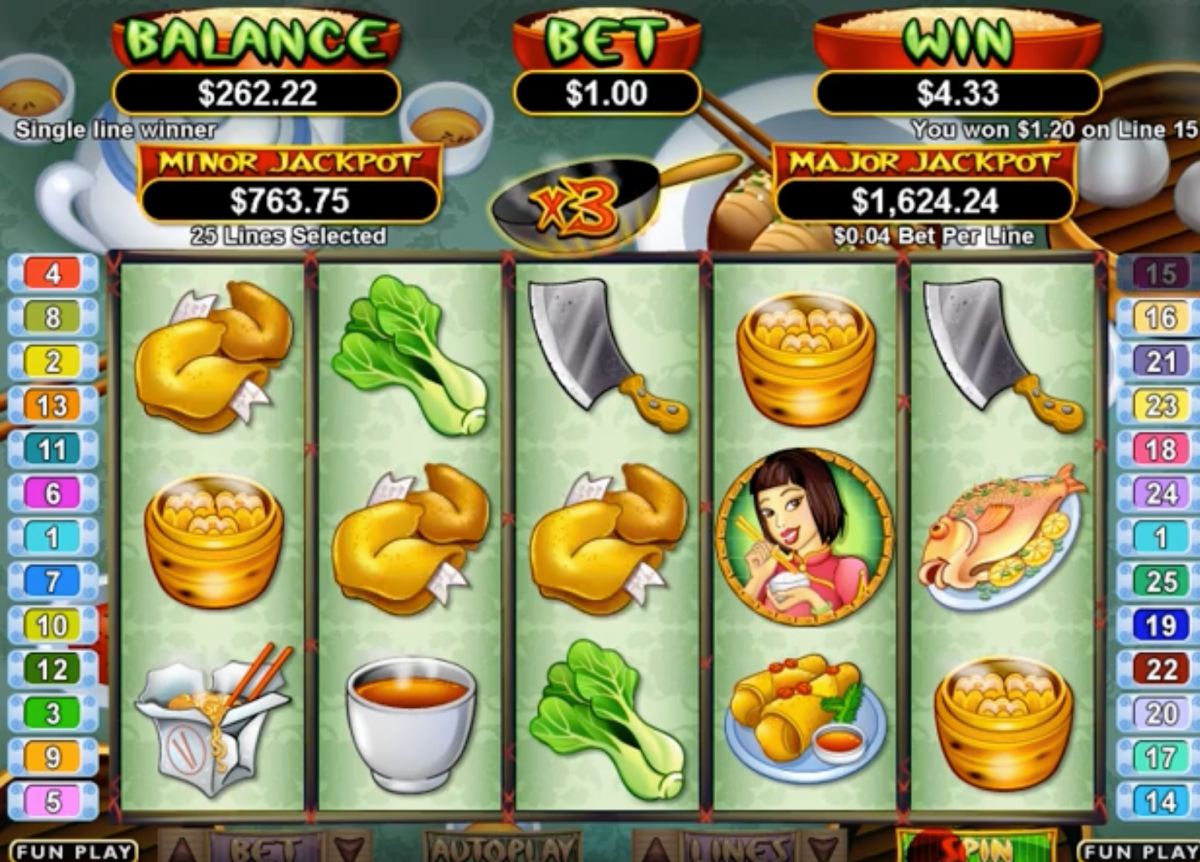1200x862 pixels.
Task: Click the payline 14 indicator
Action: click(1159, 801)
